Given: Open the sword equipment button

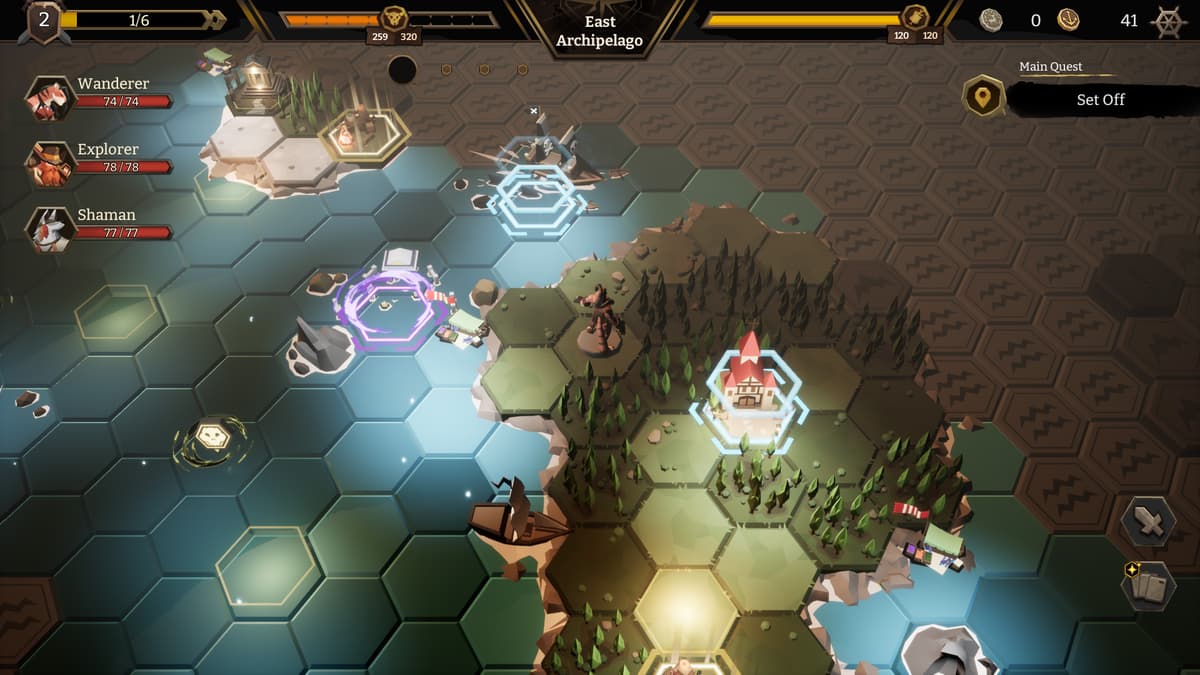Looking at the screenshot, I should coord(1148,522).
